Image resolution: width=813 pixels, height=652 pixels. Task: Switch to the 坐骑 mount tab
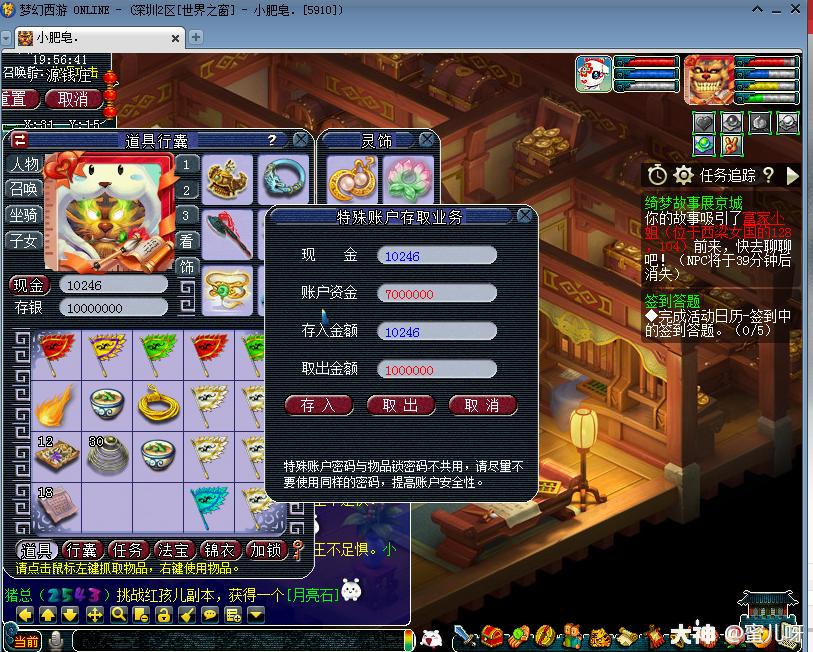[x=24, y=215]
